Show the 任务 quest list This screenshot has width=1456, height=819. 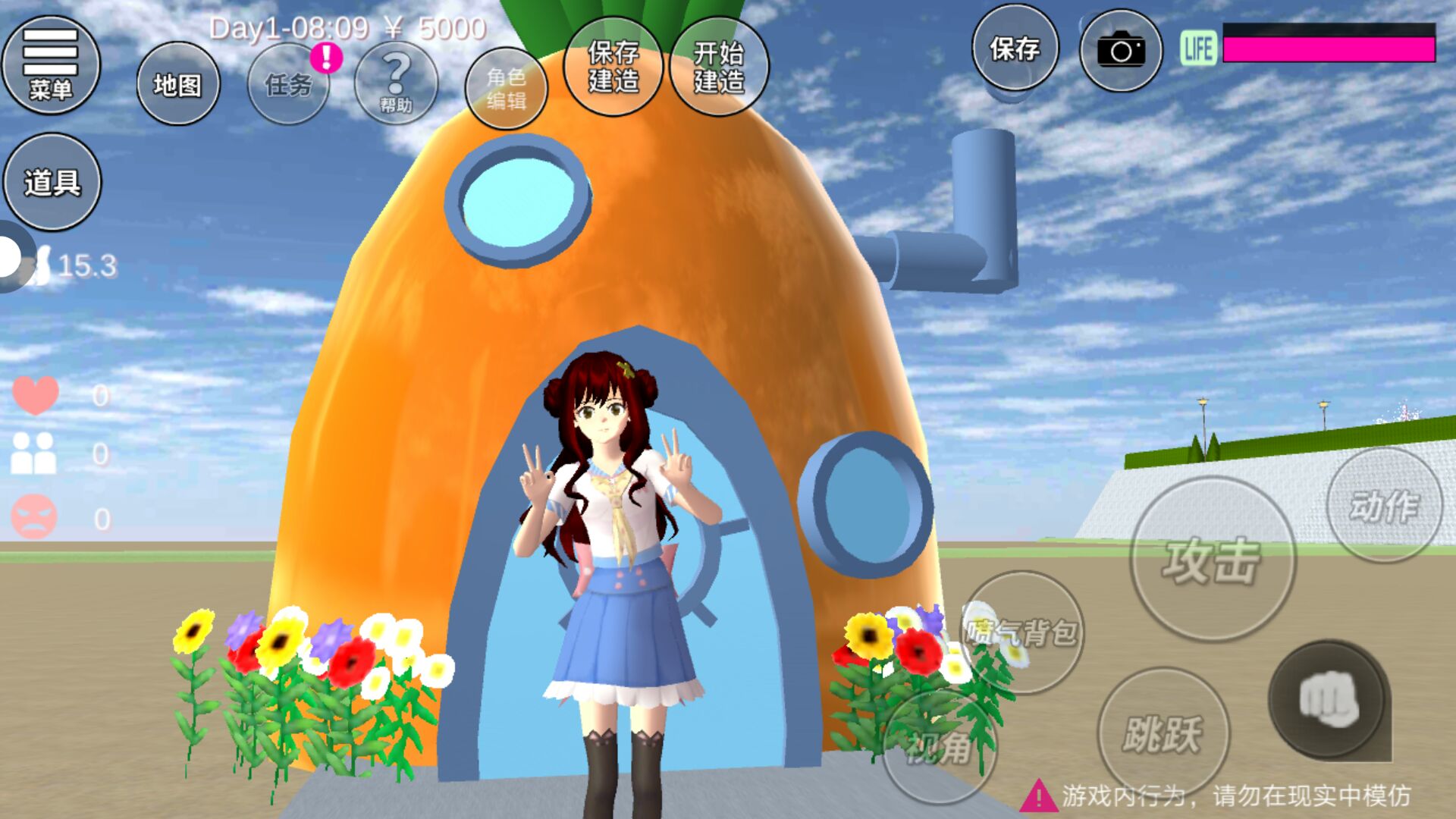(x=288, y=84)
